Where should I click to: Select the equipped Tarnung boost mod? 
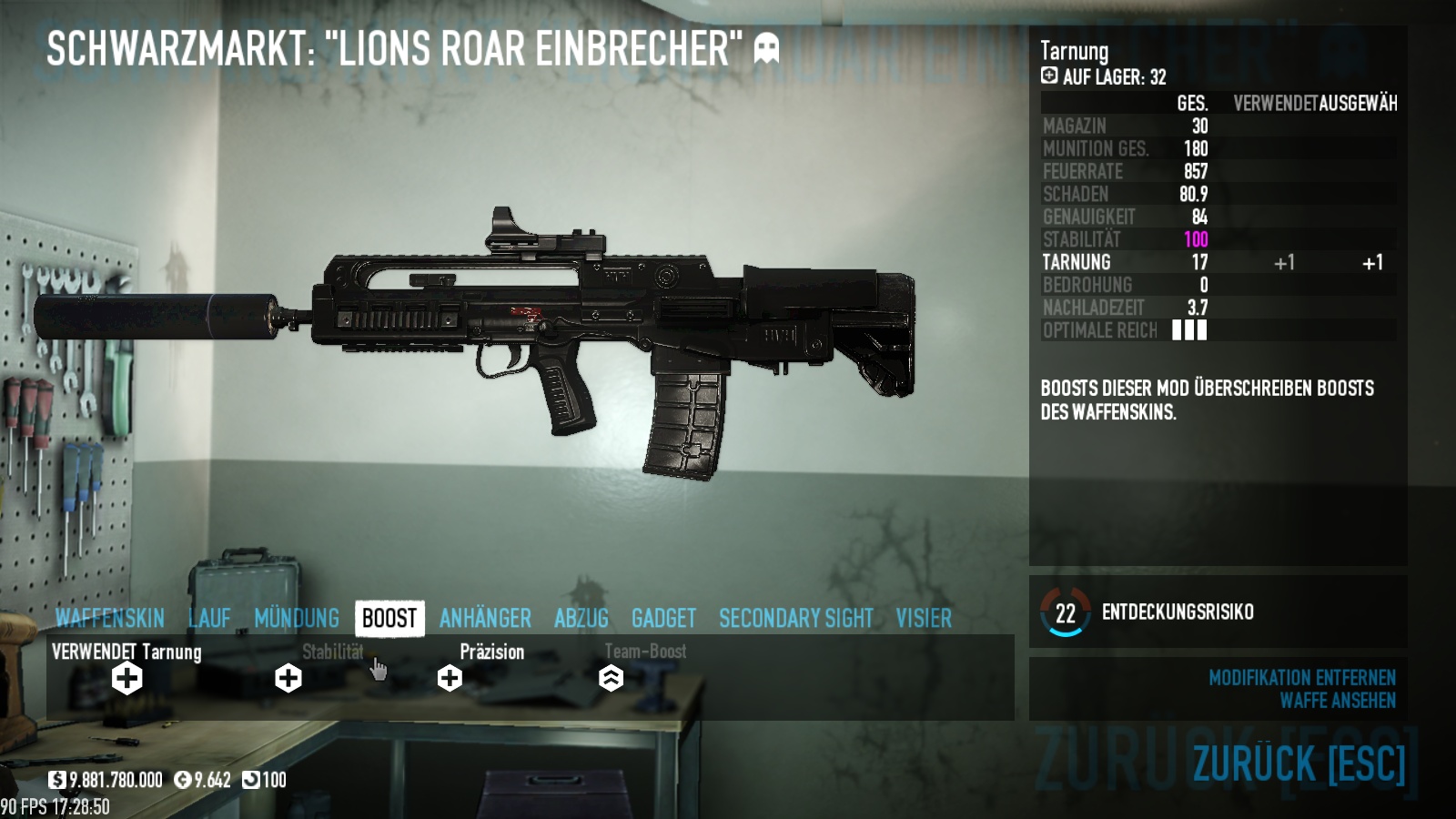[x=127, y=678]
